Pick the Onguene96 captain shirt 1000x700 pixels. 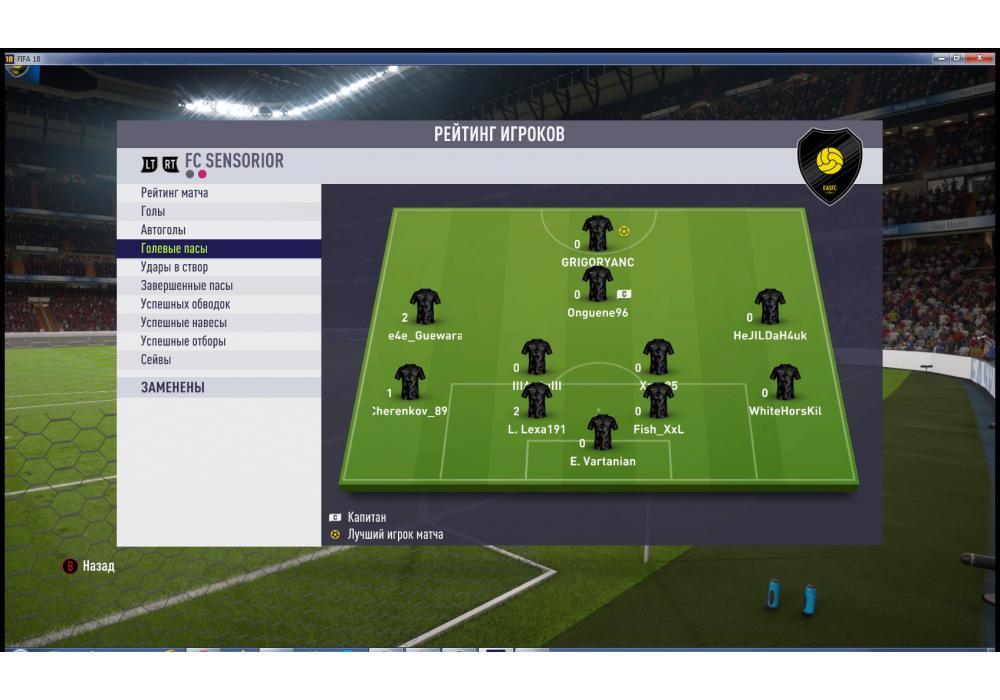598,286
